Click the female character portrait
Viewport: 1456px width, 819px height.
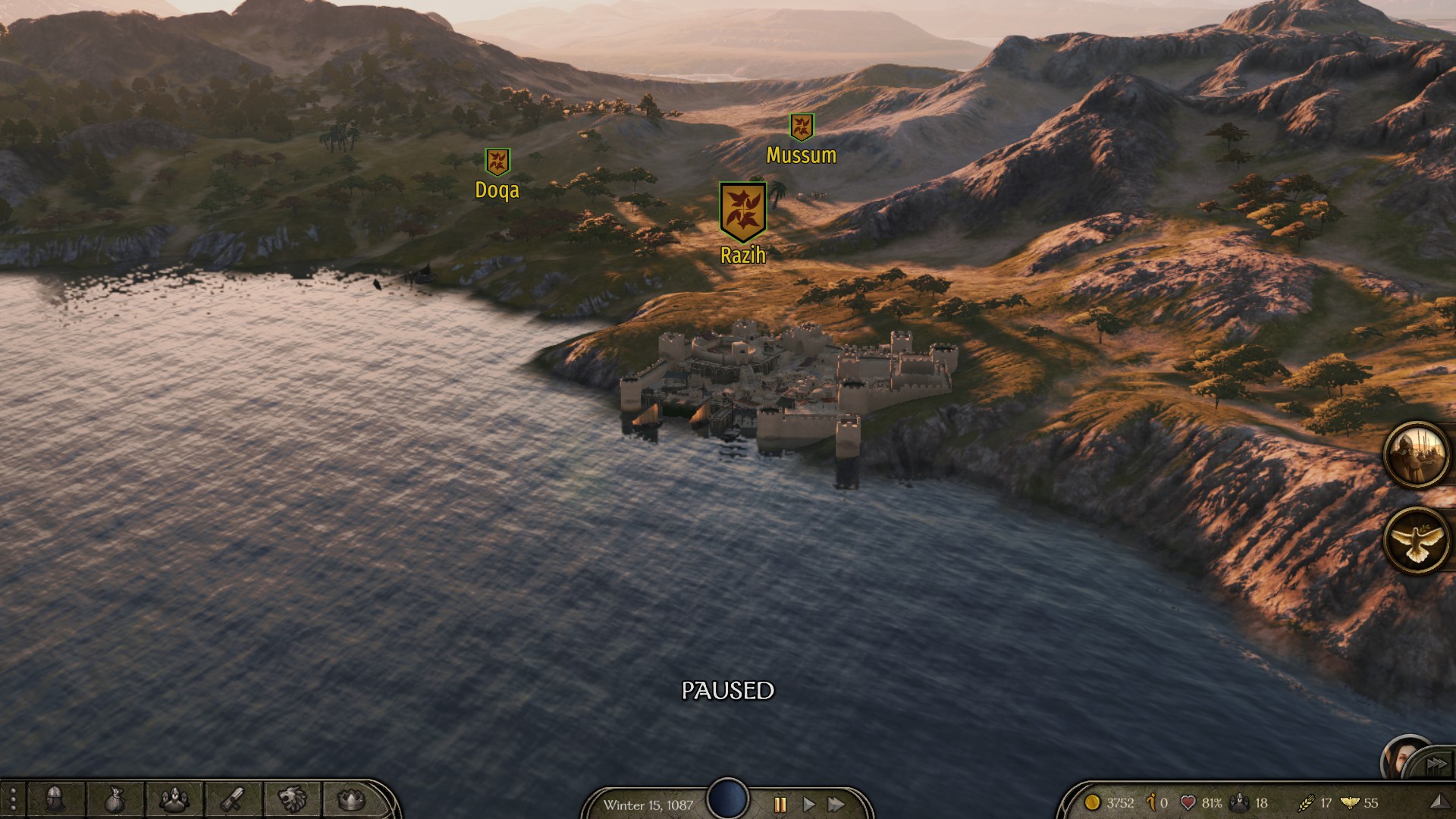tap(1401, 758)
